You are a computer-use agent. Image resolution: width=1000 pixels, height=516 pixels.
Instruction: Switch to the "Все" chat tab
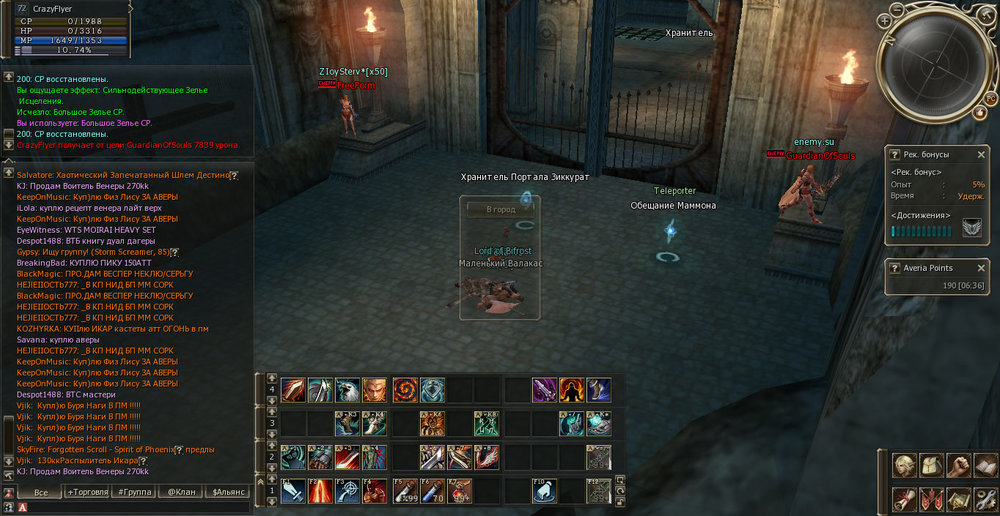[x=41, y=493]
